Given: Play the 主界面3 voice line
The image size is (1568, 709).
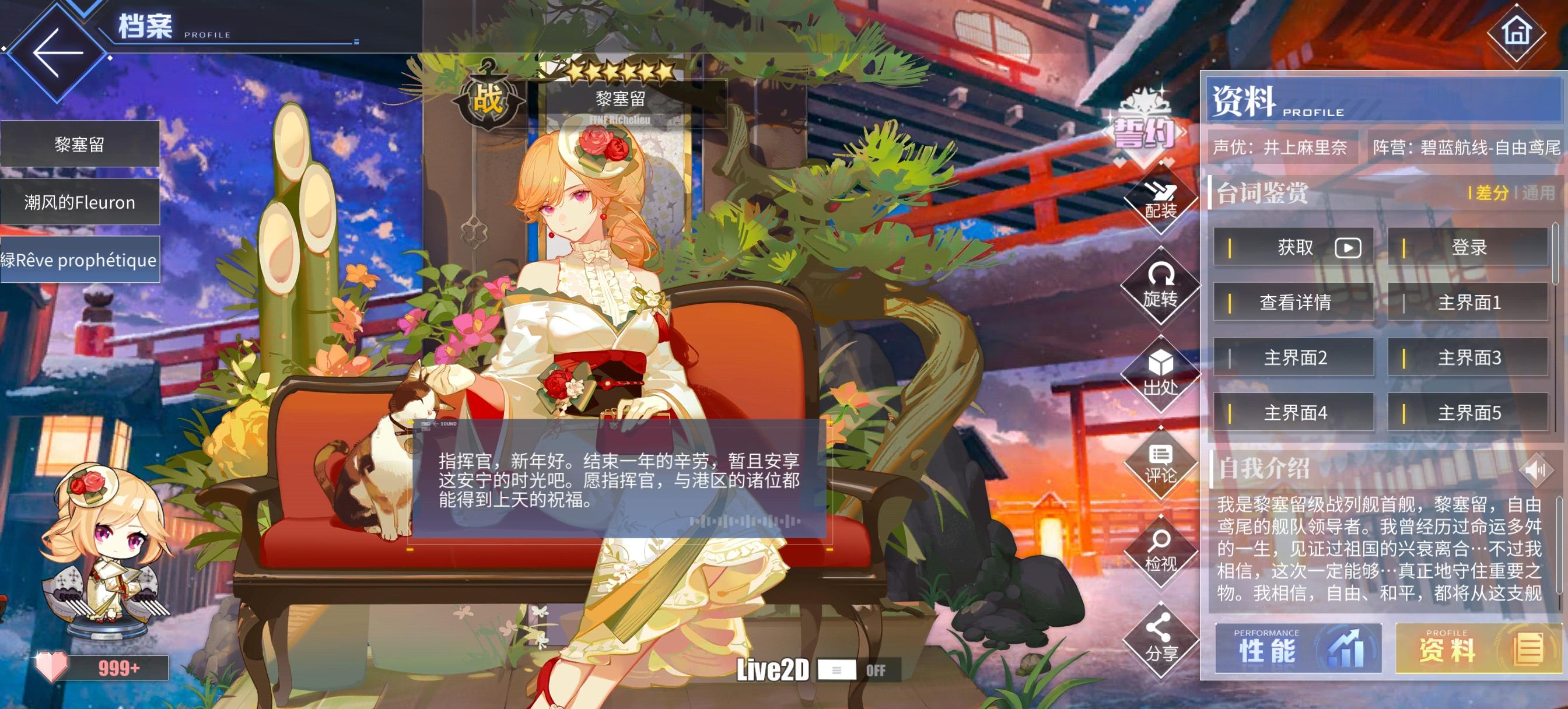Looking at the screenshot, I should (x=1467, y=358).
